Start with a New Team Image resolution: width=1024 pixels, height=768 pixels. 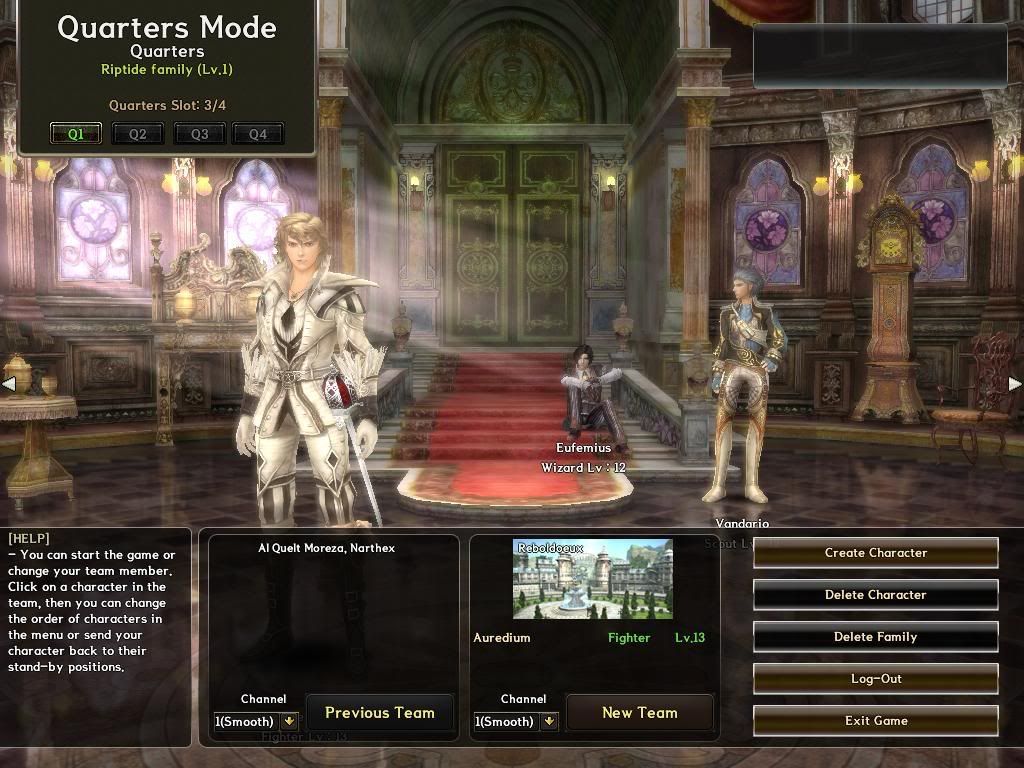639,713
